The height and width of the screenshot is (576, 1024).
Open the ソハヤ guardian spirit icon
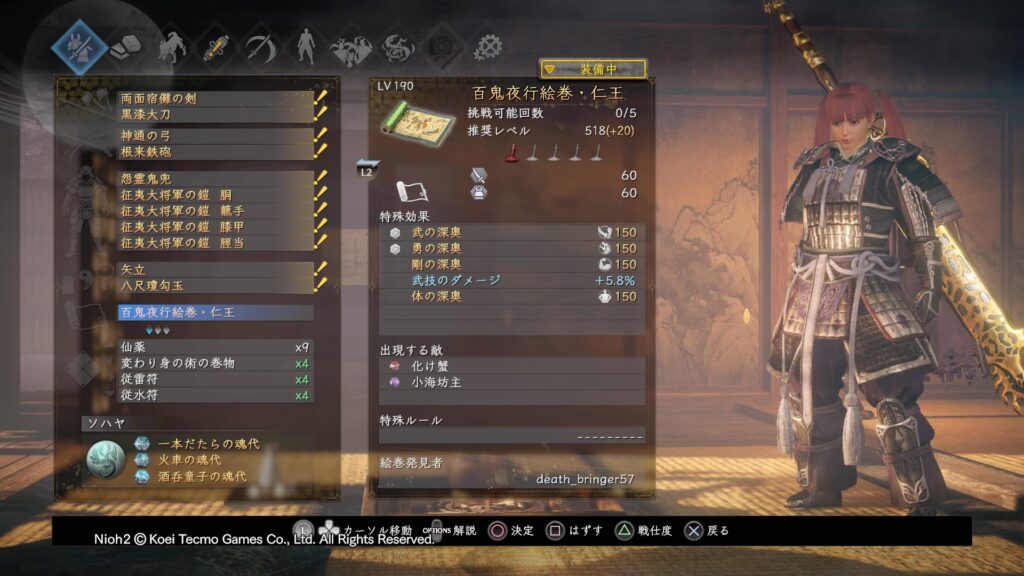(105, 460)
